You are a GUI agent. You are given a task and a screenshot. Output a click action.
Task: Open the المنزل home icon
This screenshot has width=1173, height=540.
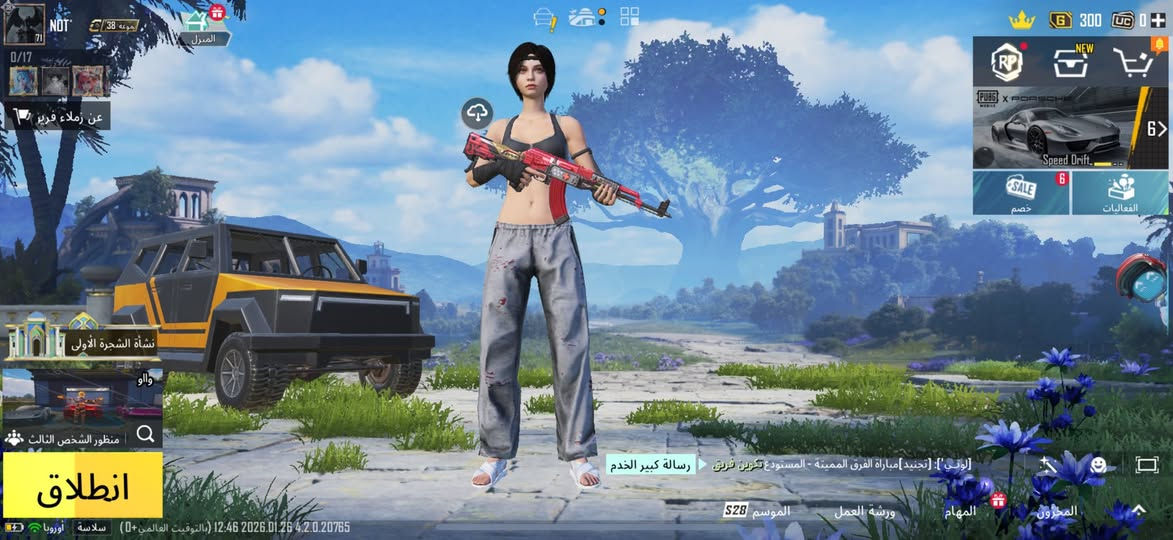[203, 27]
